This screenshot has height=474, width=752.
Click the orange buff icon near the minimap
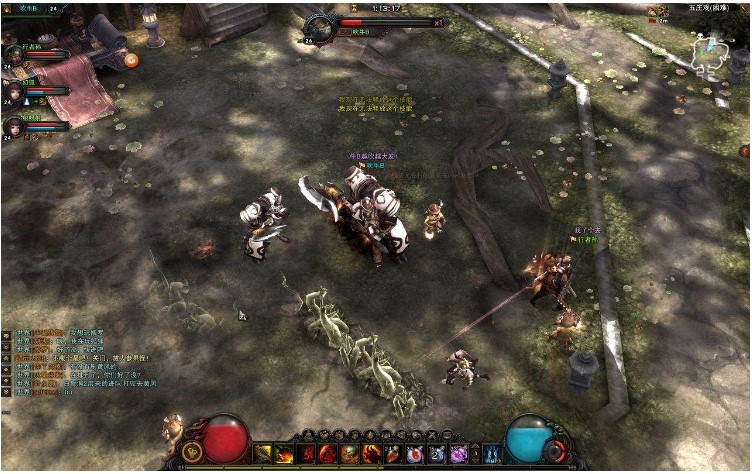pyautogui.click(x=654, y=11)
